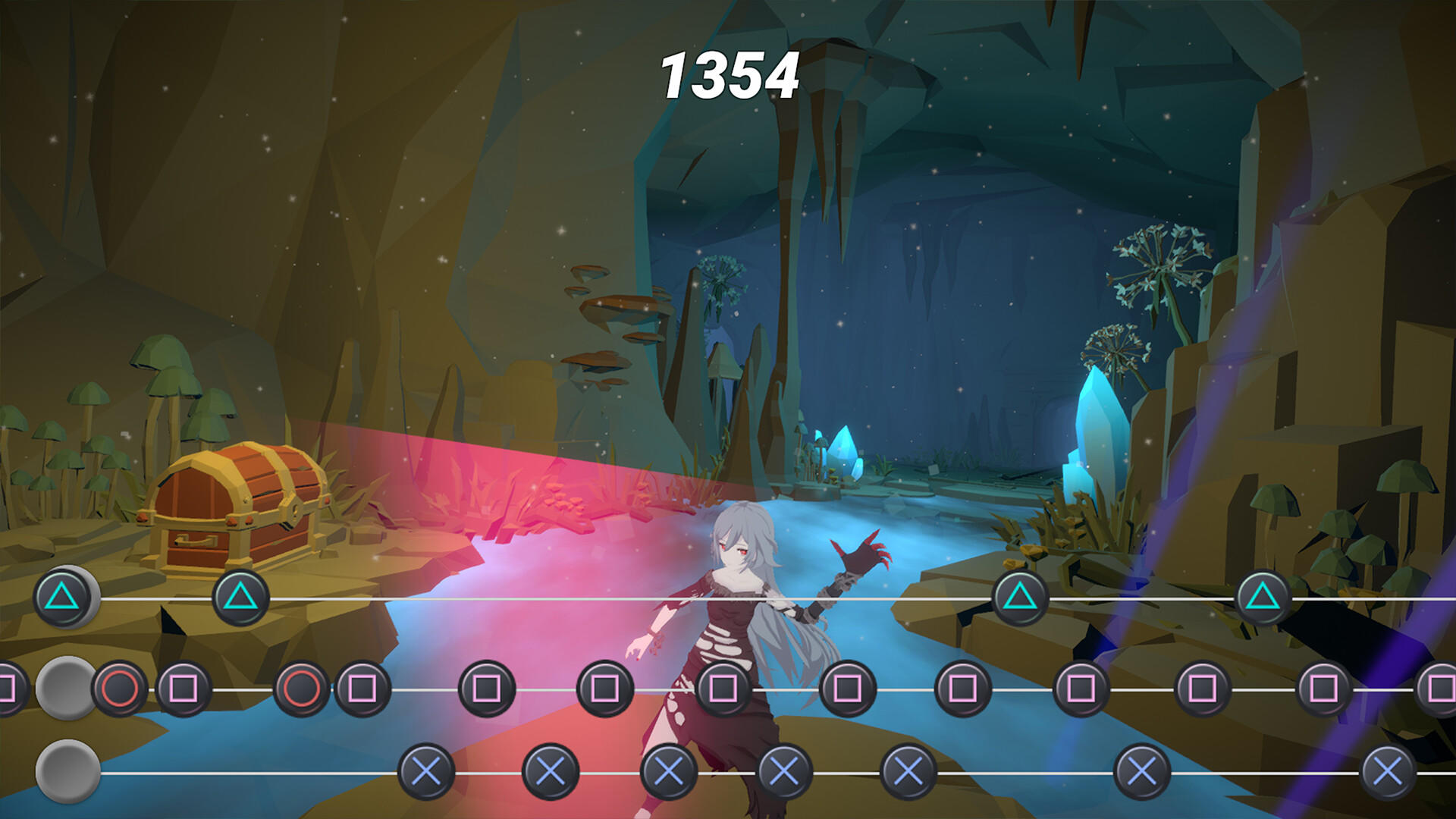This screenshot has width=1456, height=819.
Task: Click the score display showing 1354
Action: click(x=730, y=76)
